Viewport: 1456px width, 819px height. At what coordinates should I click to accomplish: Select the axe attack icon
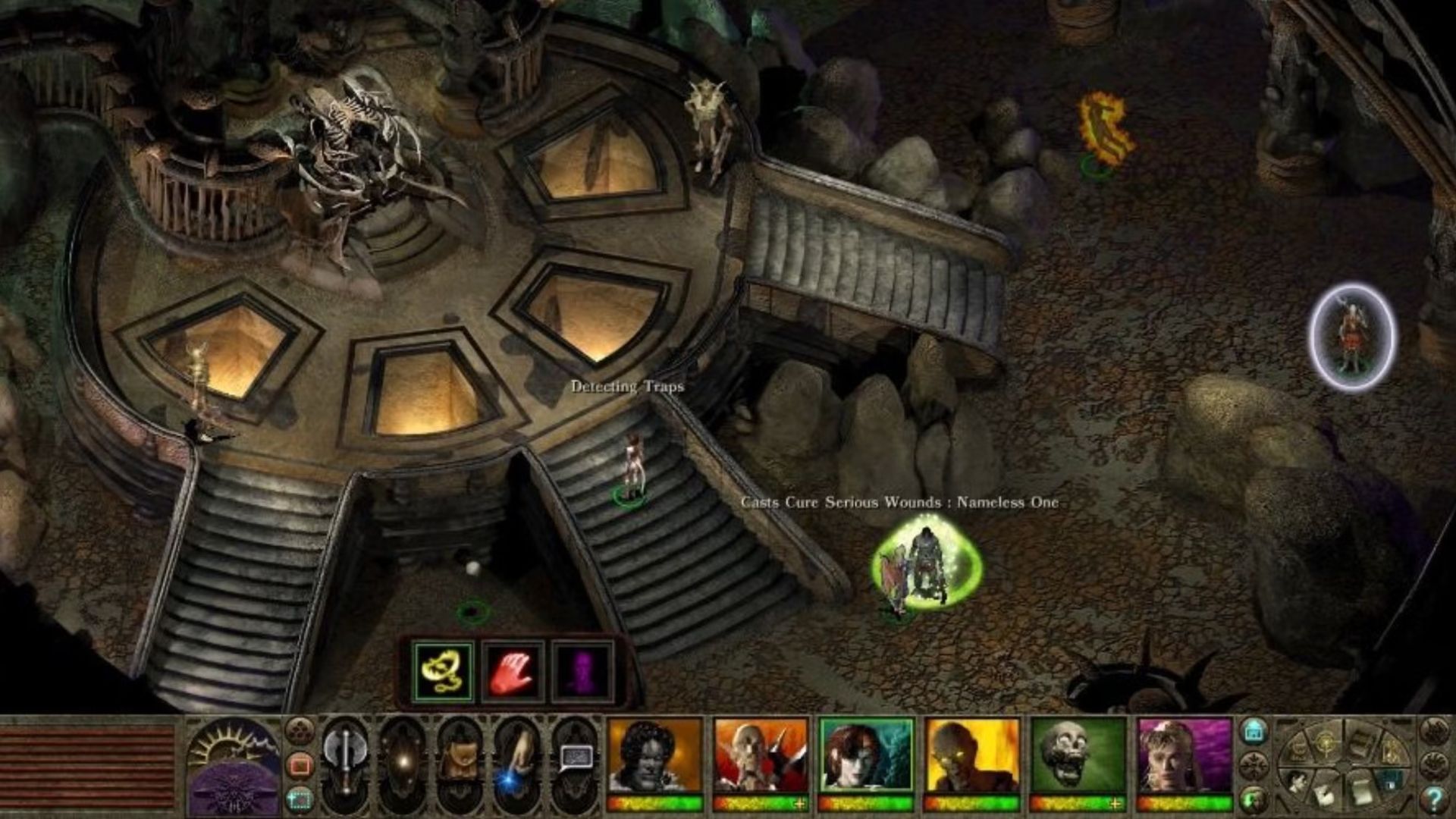coord(345,761)
